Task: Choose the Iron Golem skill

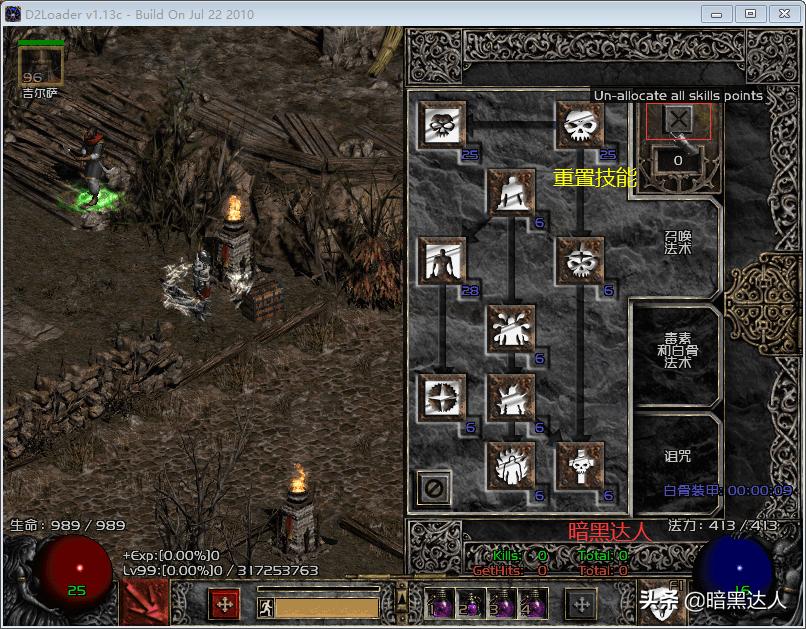Action: (510, 398)
